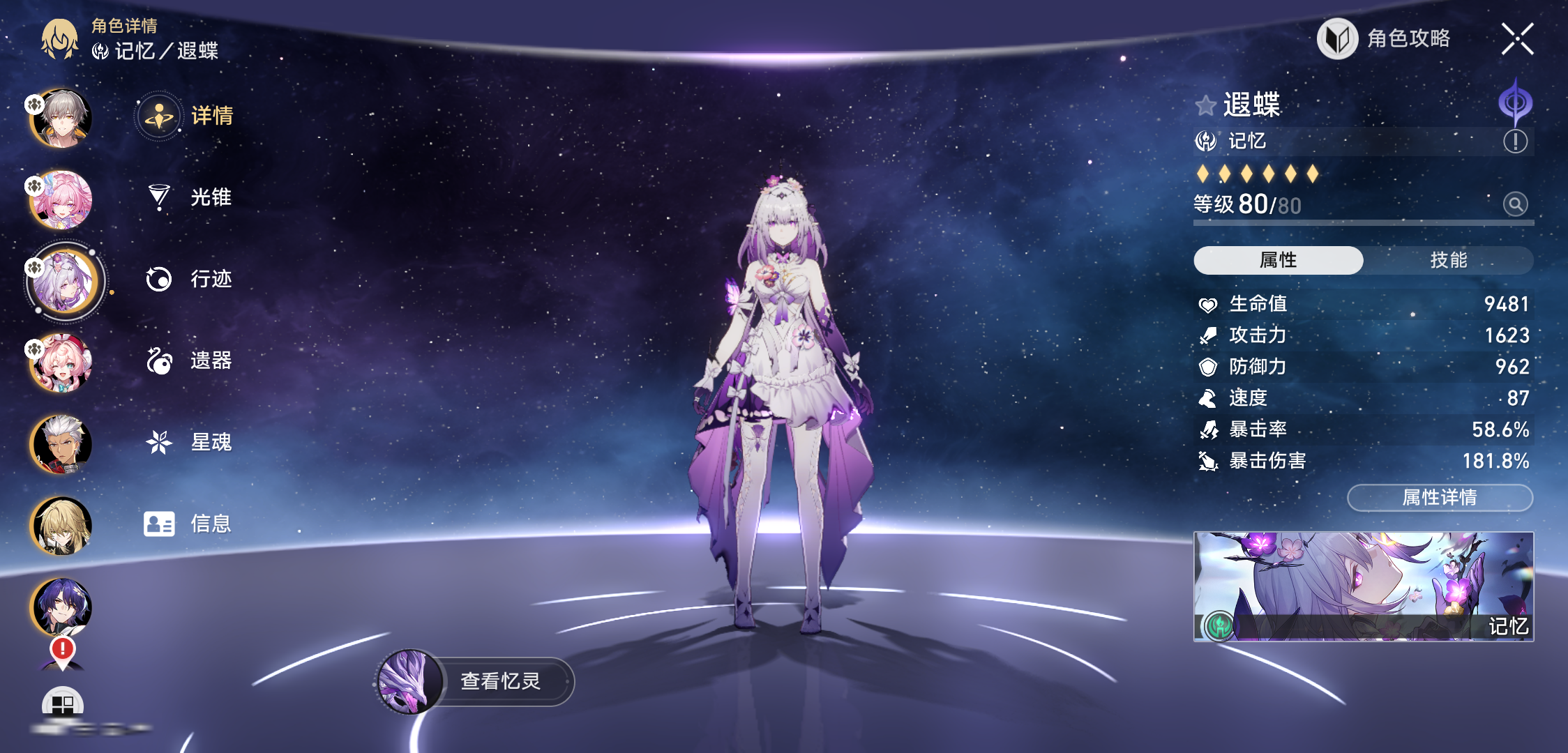Choose the white-haired dark-skinned character portrait
1568x753 pixels.
tap(61, 444)
